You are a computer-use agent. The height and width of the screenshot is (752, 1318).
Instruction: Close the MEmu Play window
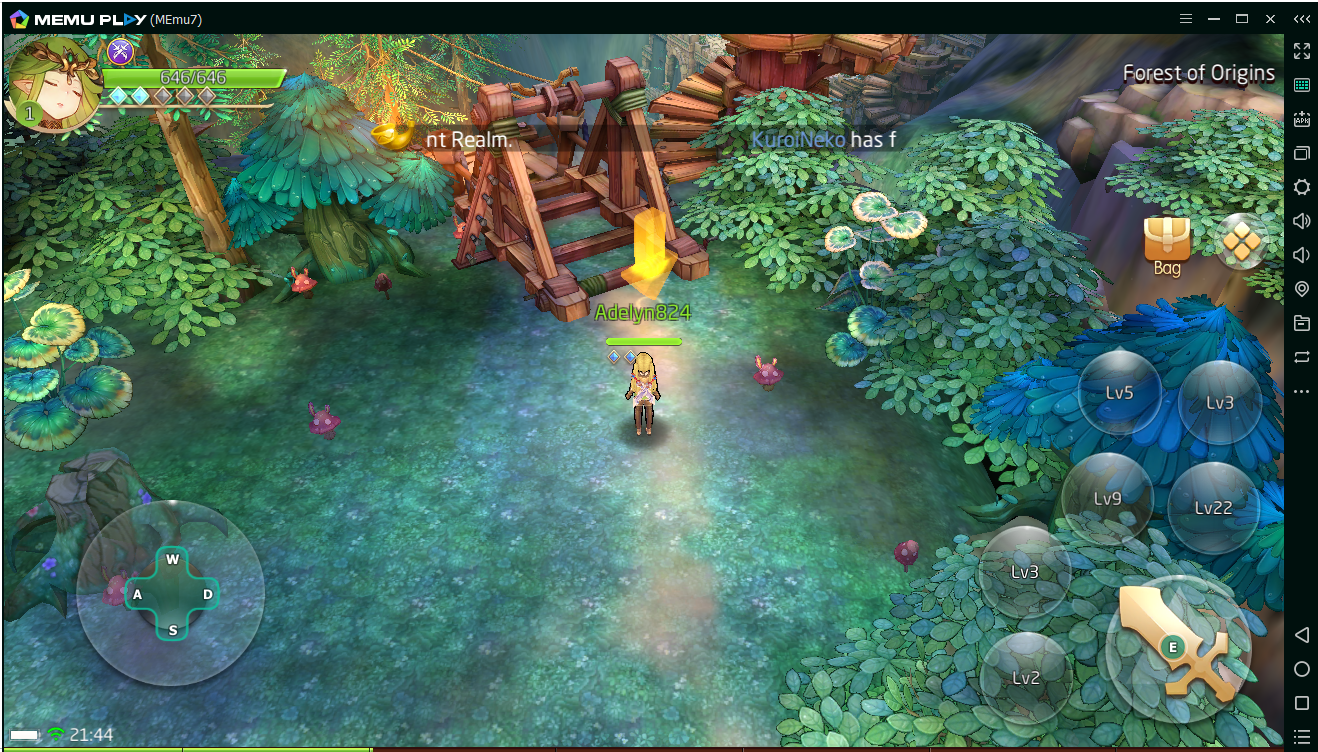(x=1270, y=19)
